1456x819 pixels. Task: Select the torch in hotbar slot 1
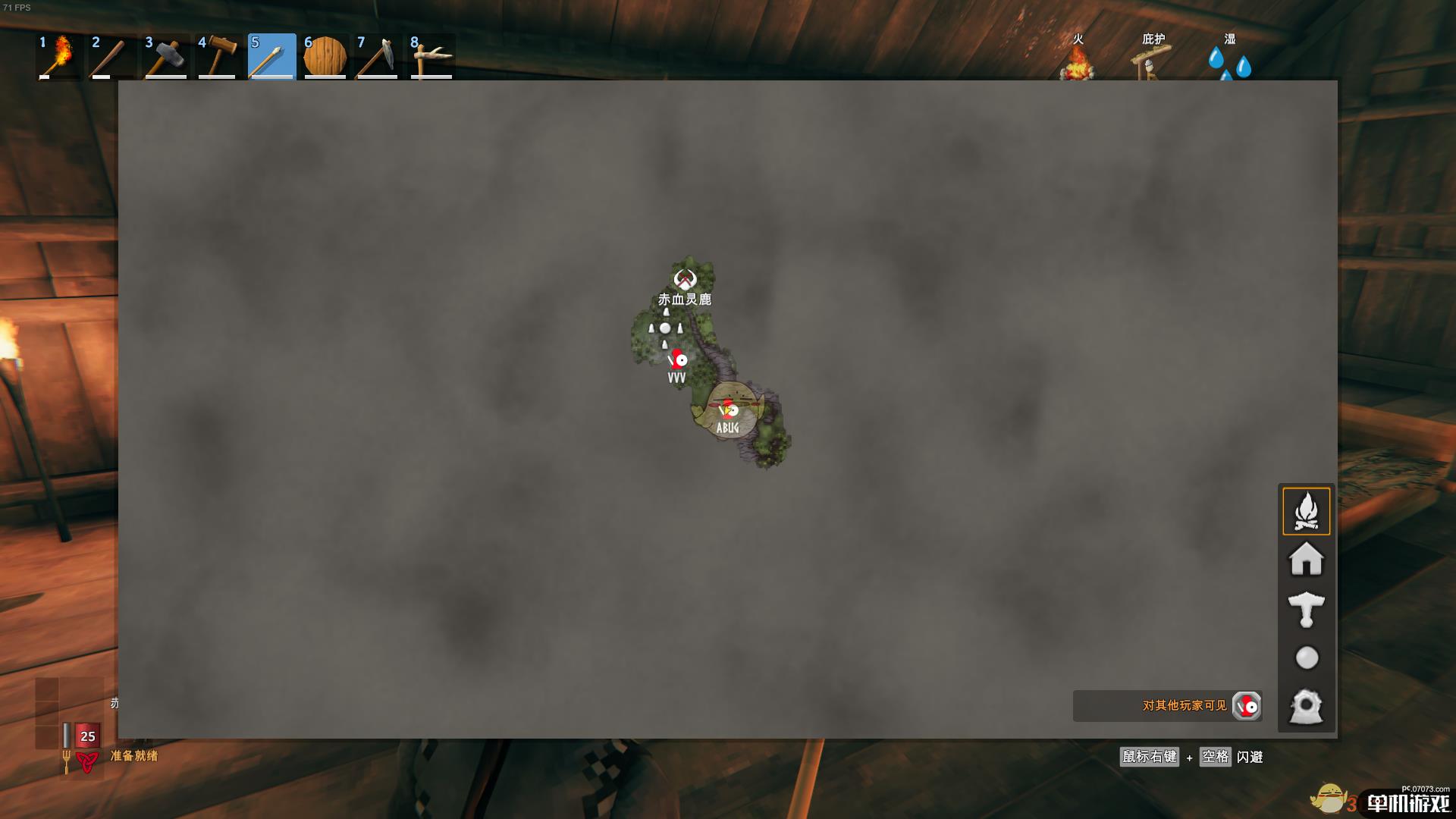point(60,56)
